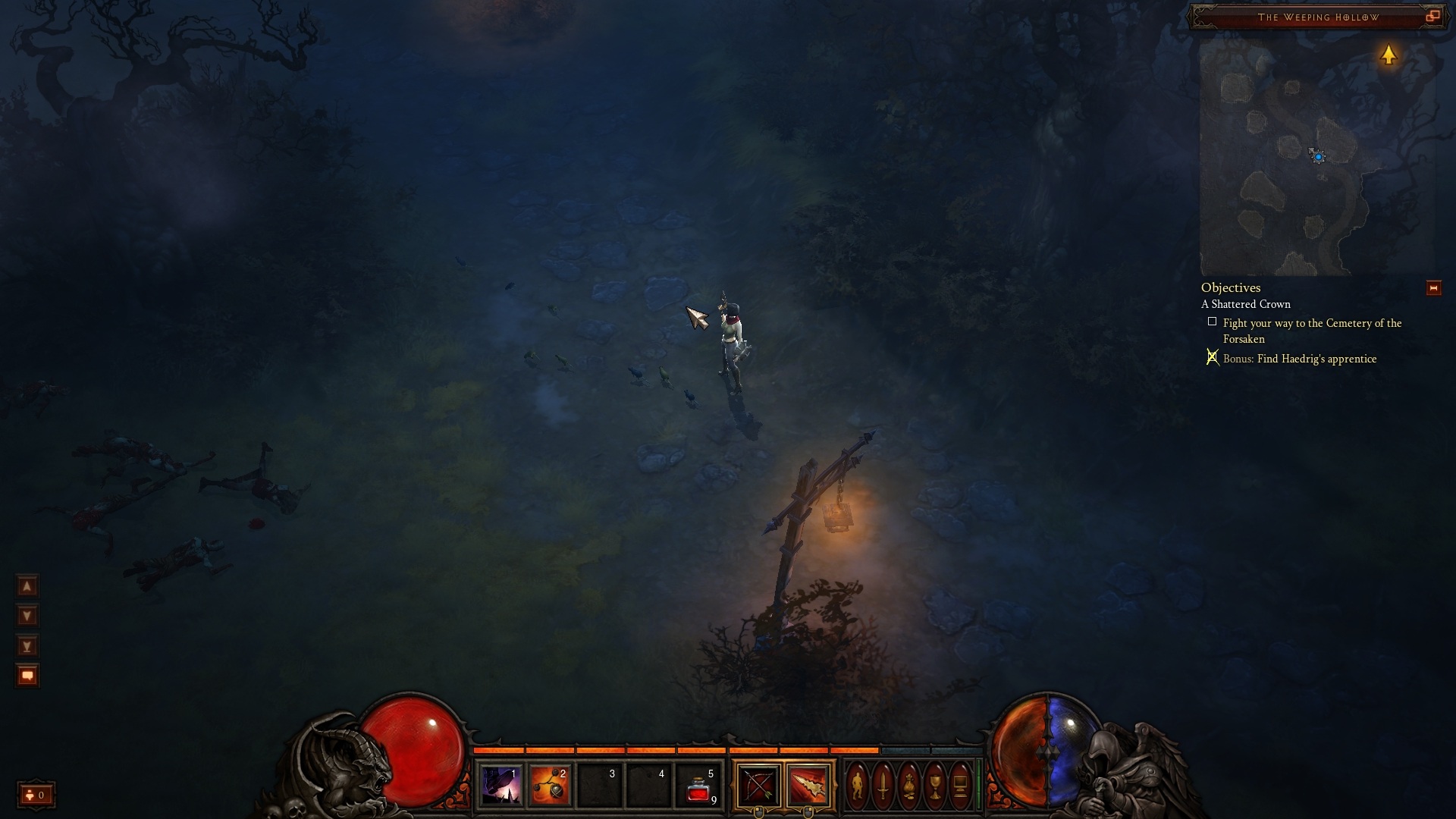Image resolution: width=1456 pixels, height=819 pixels.
Task: Expand the map using the overlapping-squares button
Action: pos(1432,16)
